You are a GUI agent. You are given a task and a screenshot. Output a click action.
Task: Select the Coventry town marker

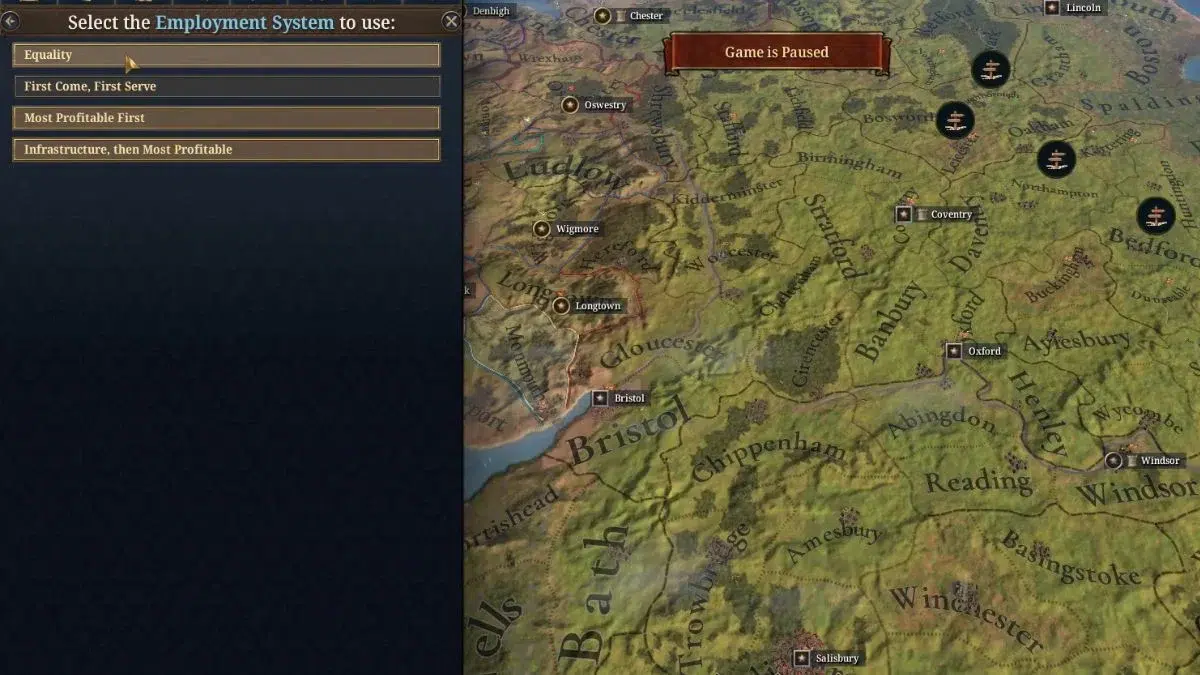tap(904, 214)
